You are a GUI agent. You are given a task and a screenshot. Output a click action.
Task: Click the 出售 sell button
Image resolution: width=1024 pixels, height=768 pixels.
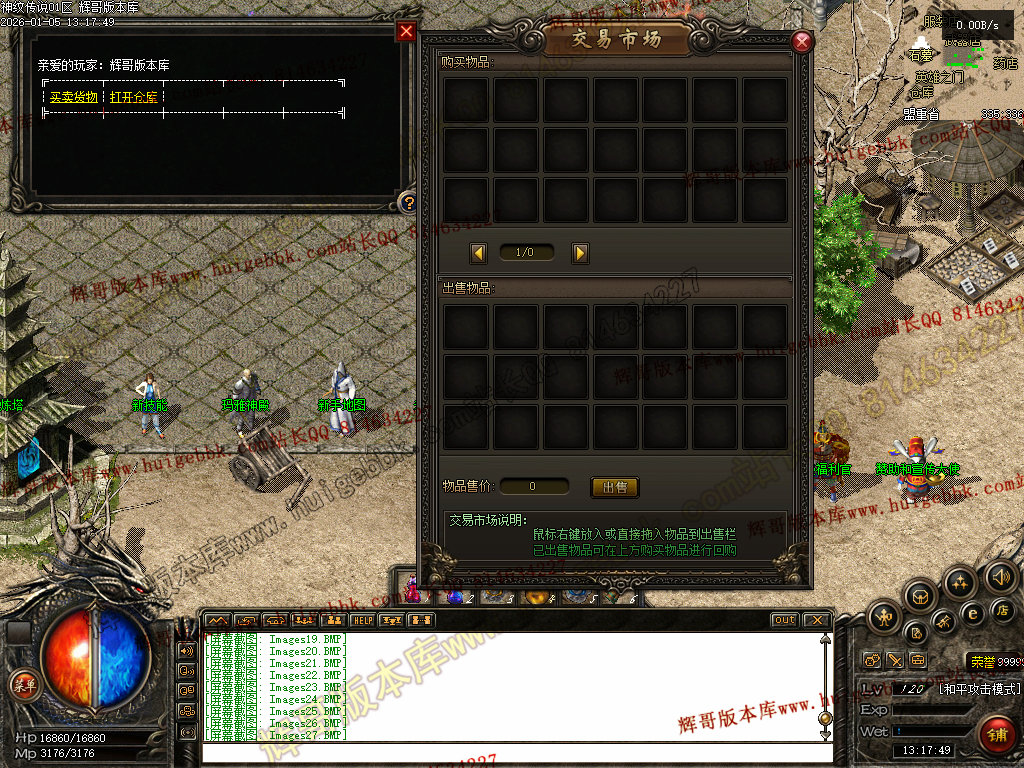[x=615, y=487]
